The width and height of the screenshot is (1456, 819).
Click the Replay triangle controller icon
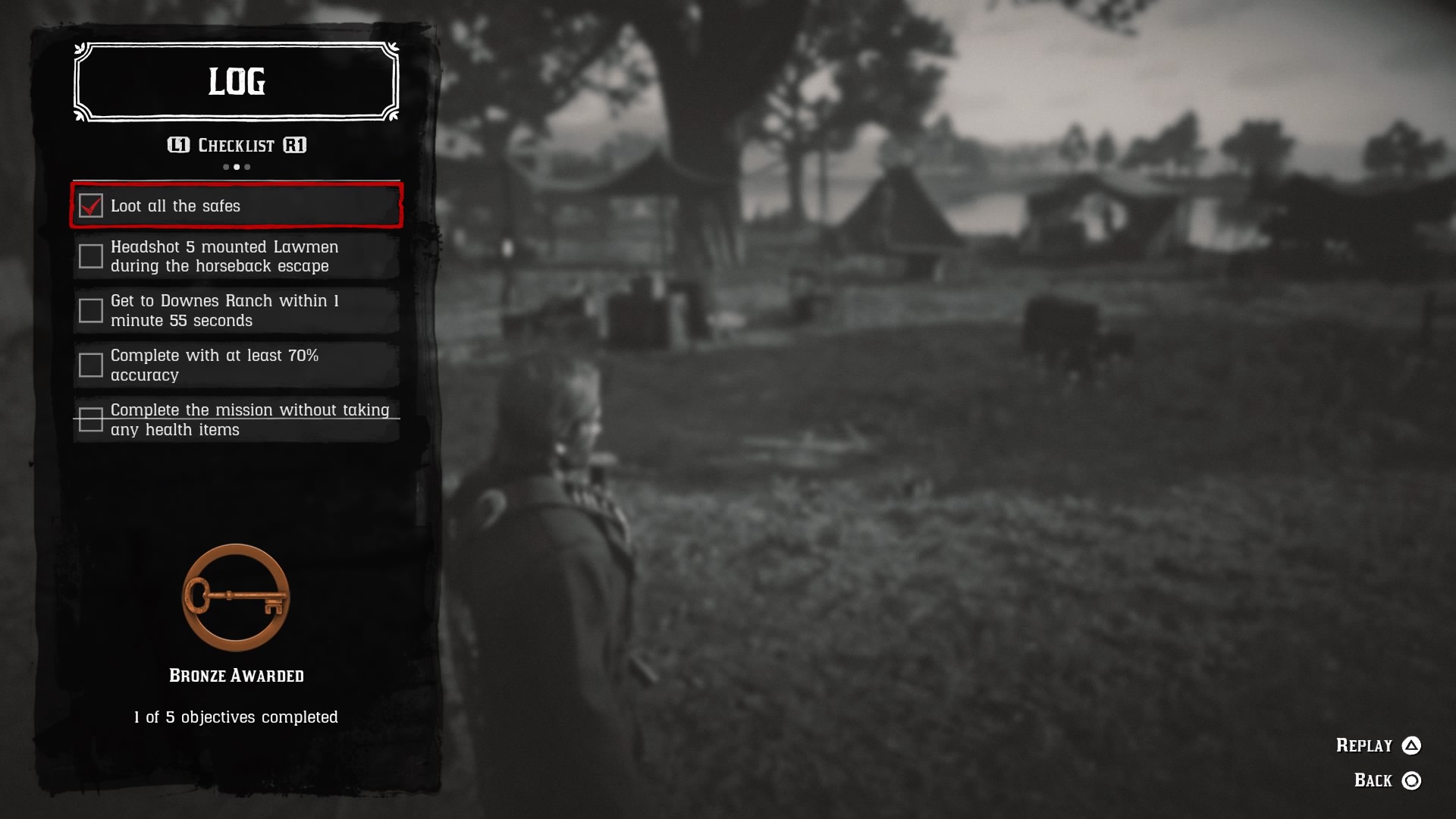pos(1412,745)
